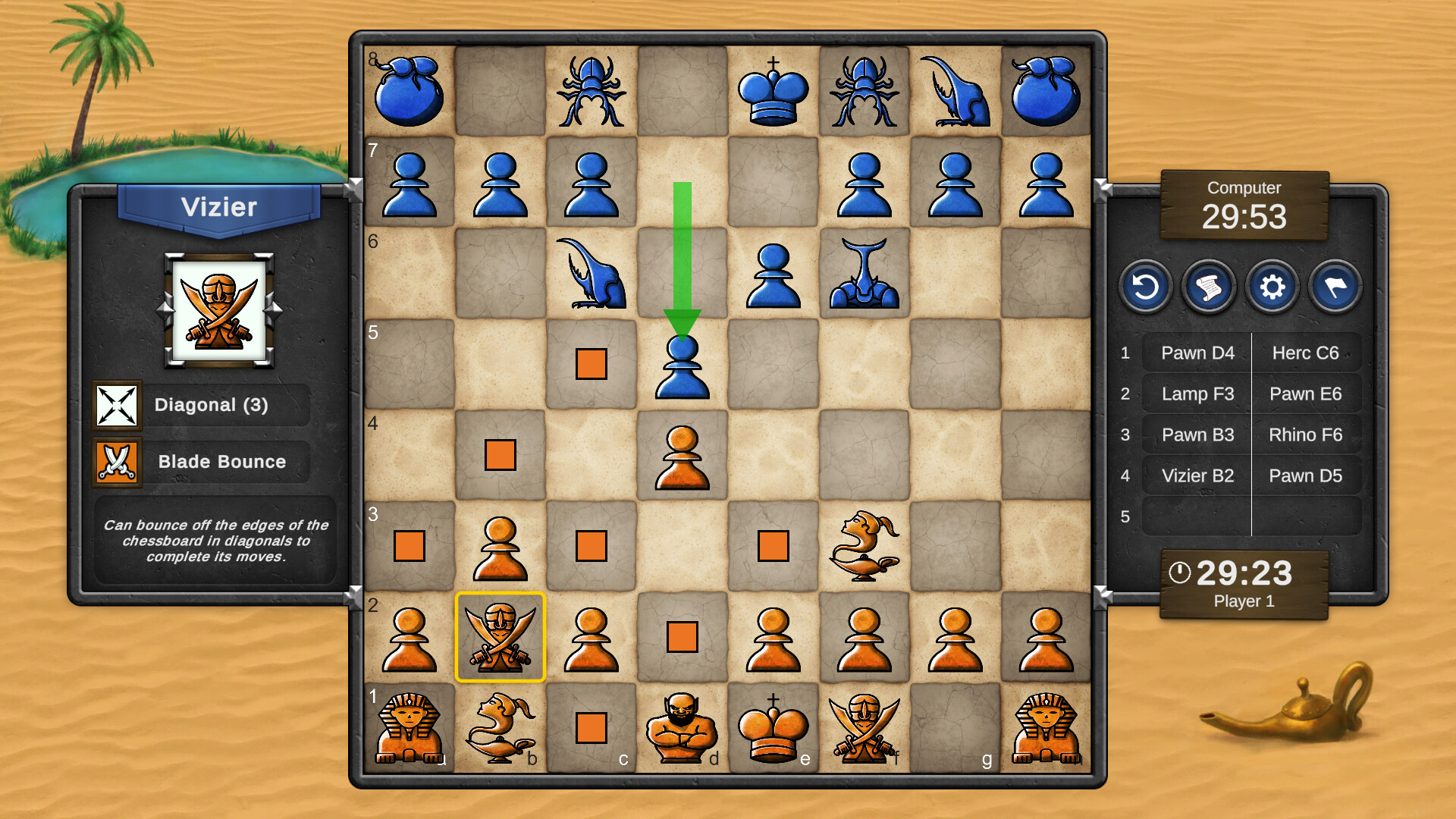
Task: Click the Blade Bounce ability icon
Action: click(118, 462)
